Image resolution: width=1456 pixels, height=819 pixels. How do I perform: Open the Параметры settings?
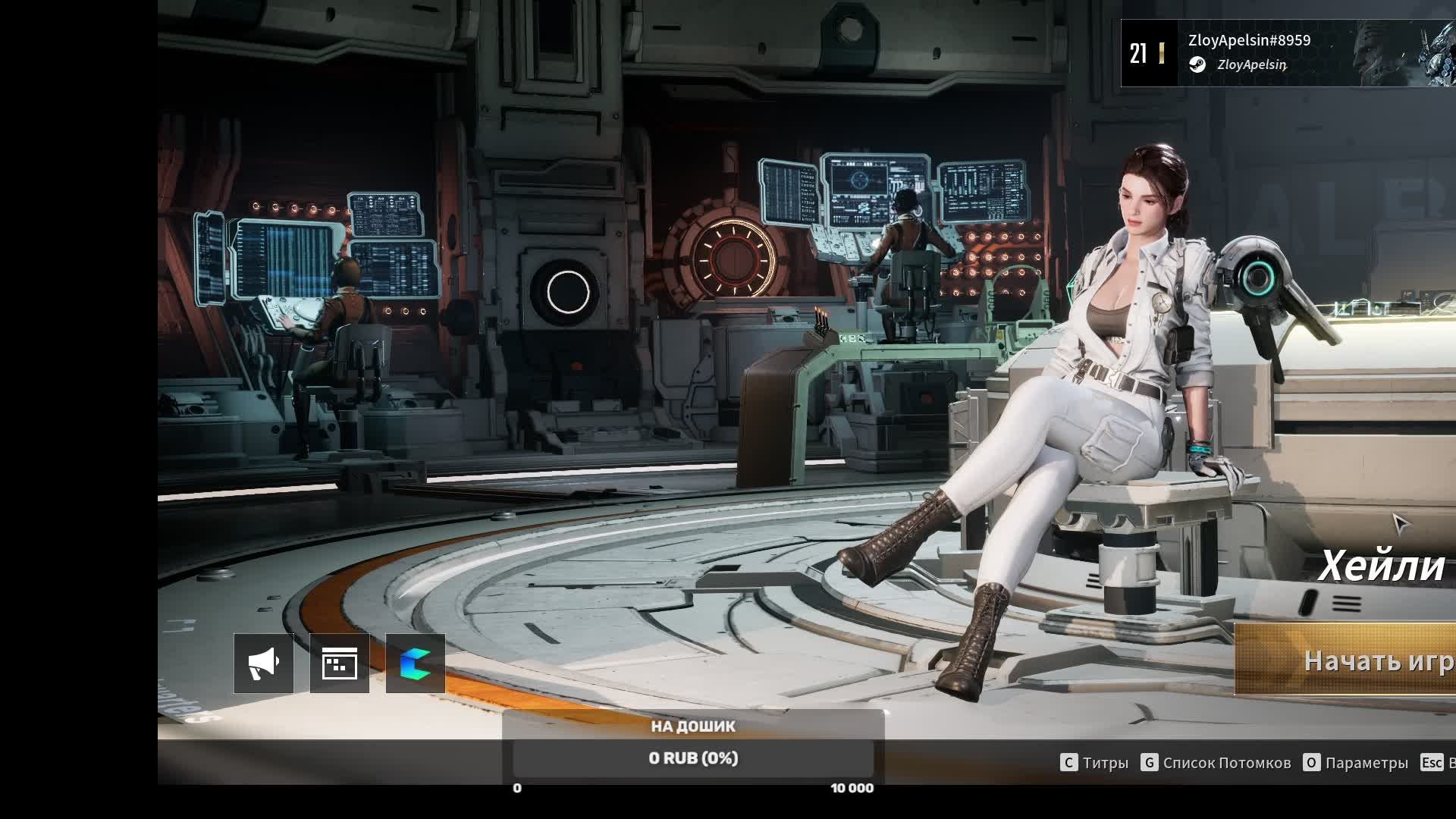pyautogui.click(x=1356, y=763)
